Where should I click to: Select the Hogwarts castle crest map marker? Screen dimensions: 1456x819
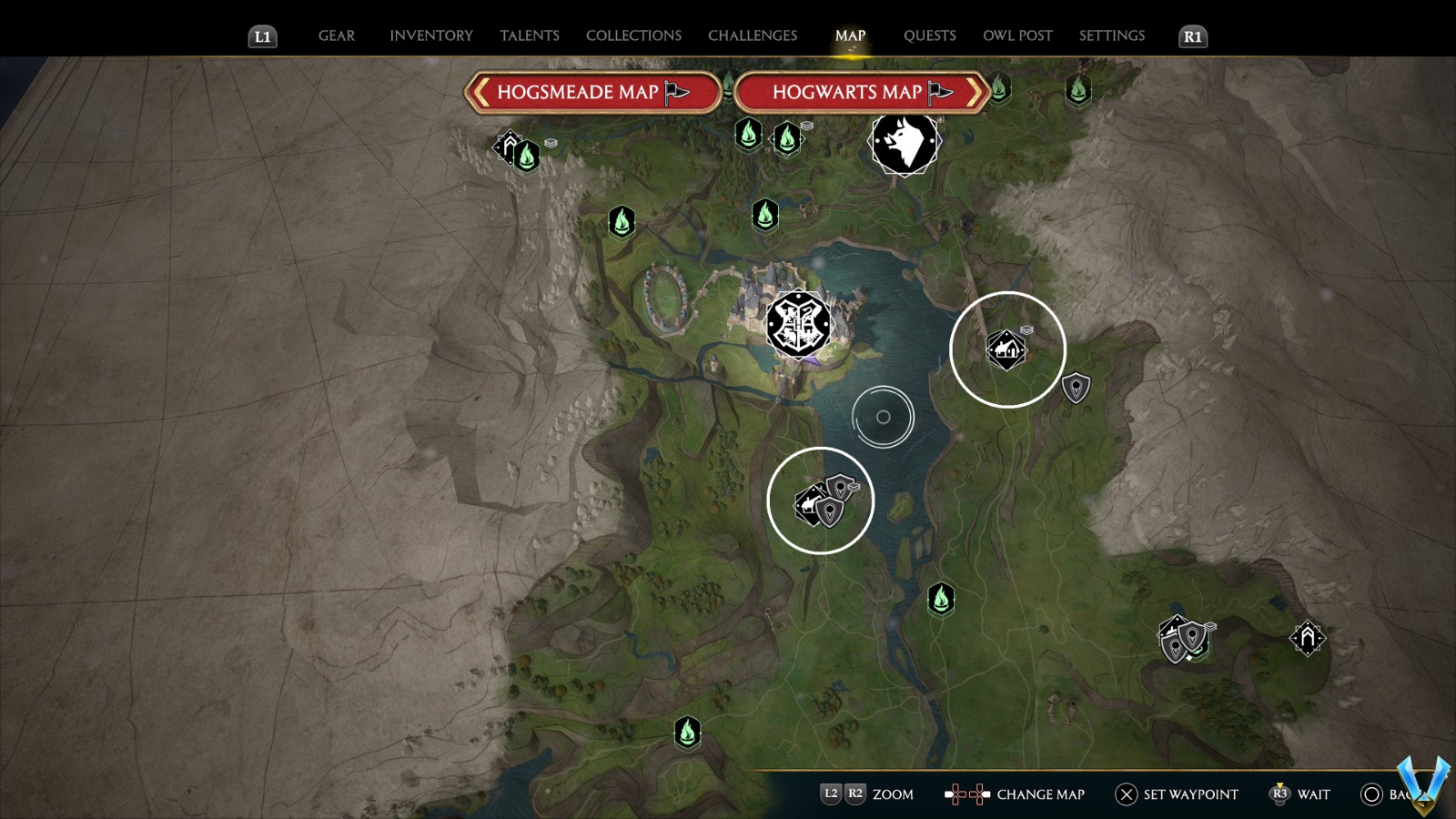(x=798, y=325)
